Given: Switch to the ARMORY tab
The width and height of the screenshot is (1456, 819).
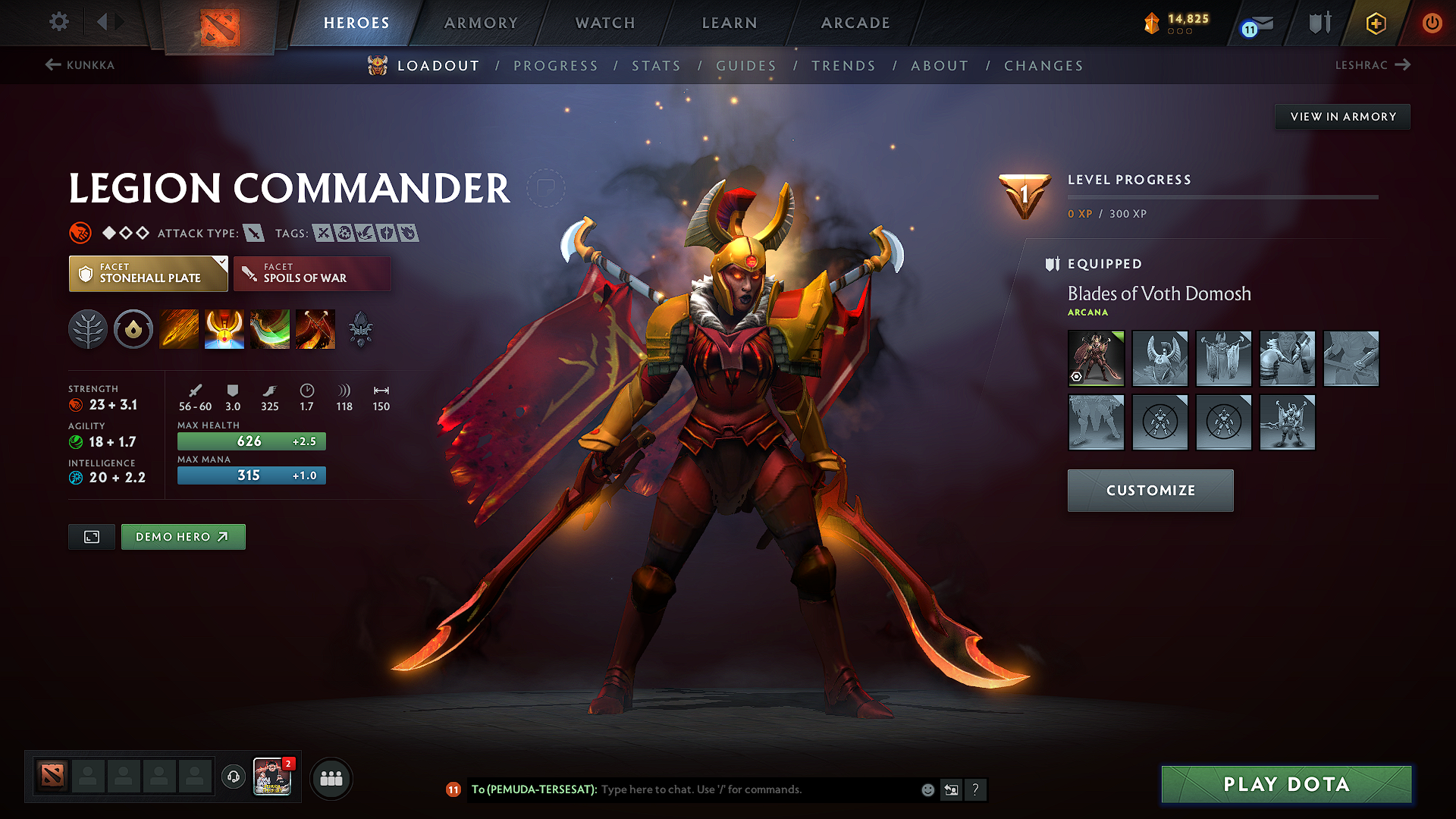Looking at the screenshot, I should (481, 23).
